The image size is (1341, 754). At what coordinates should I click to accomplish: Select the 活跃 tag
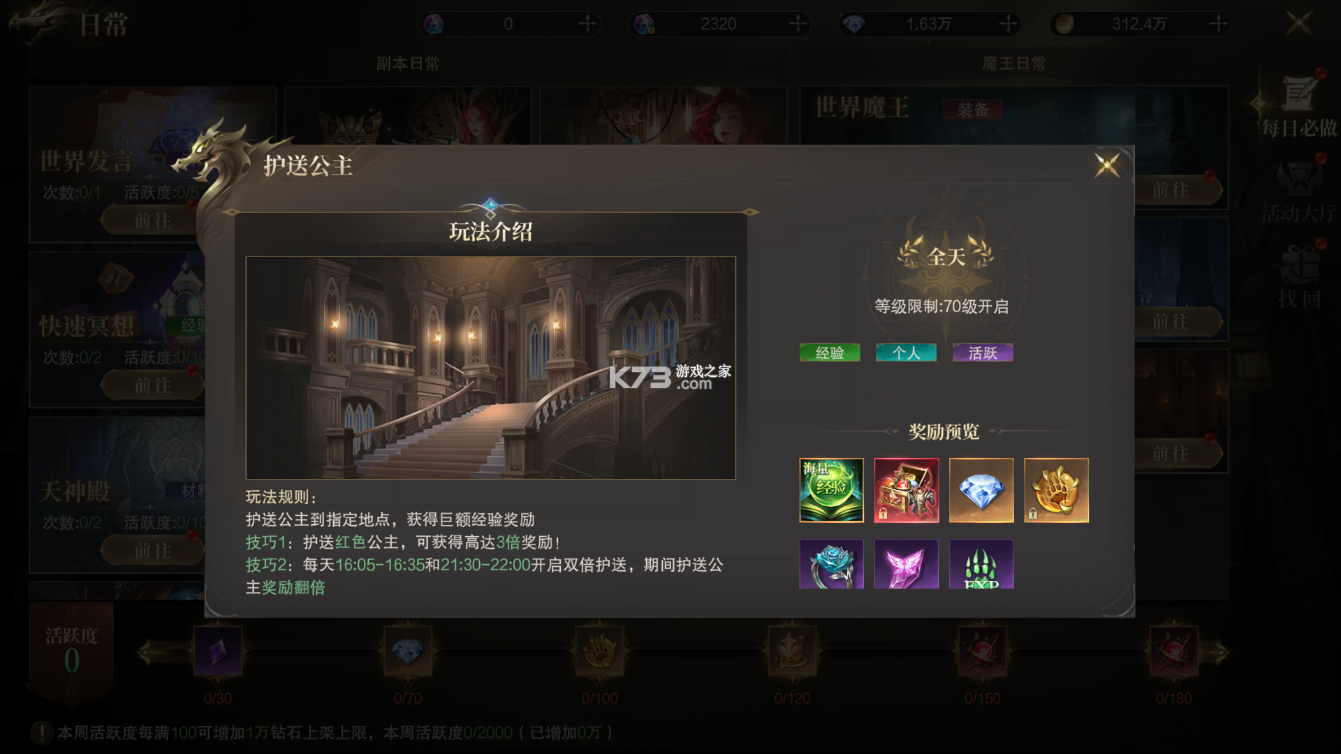coord(981,352)
